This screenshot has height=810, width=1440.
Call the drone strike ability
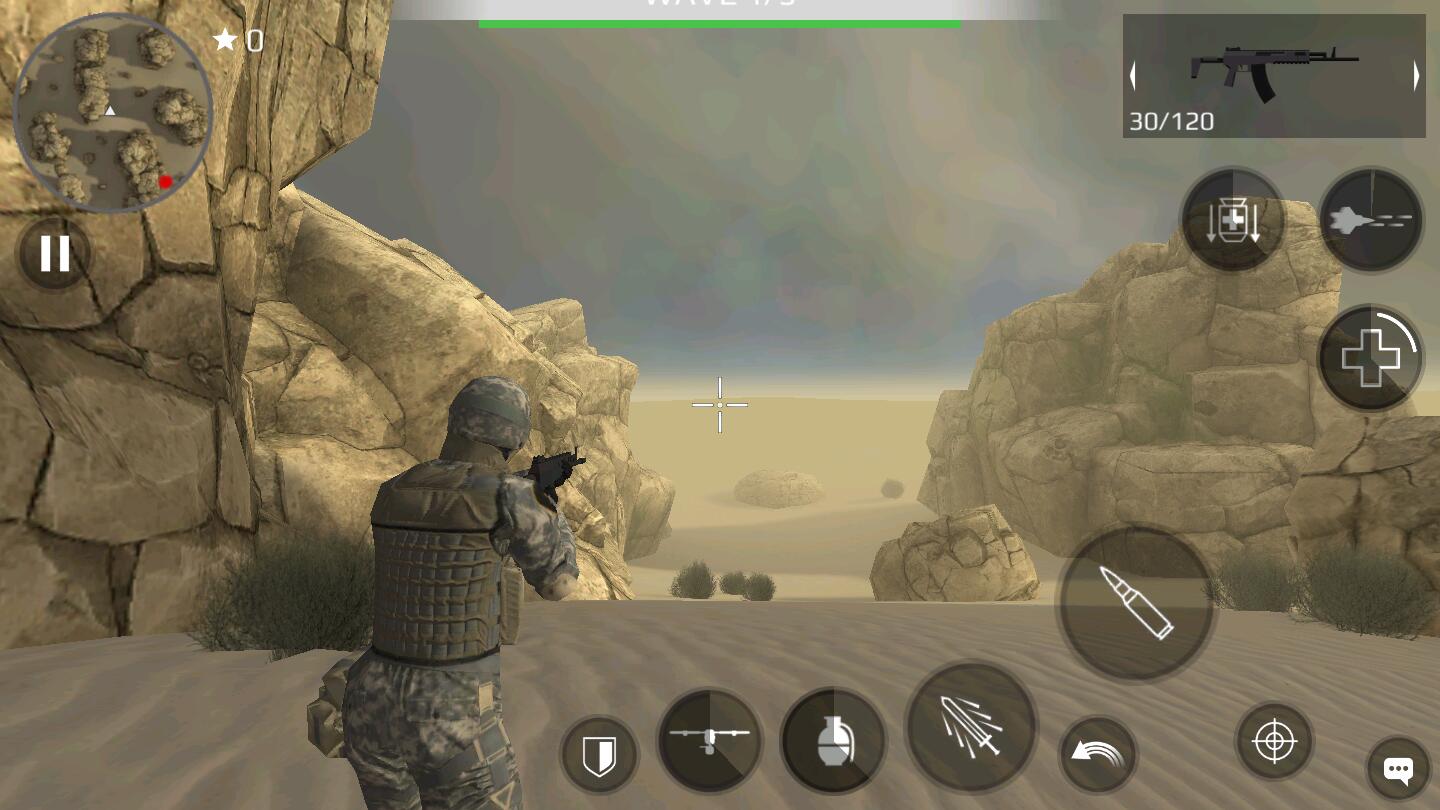coord(710,741)
